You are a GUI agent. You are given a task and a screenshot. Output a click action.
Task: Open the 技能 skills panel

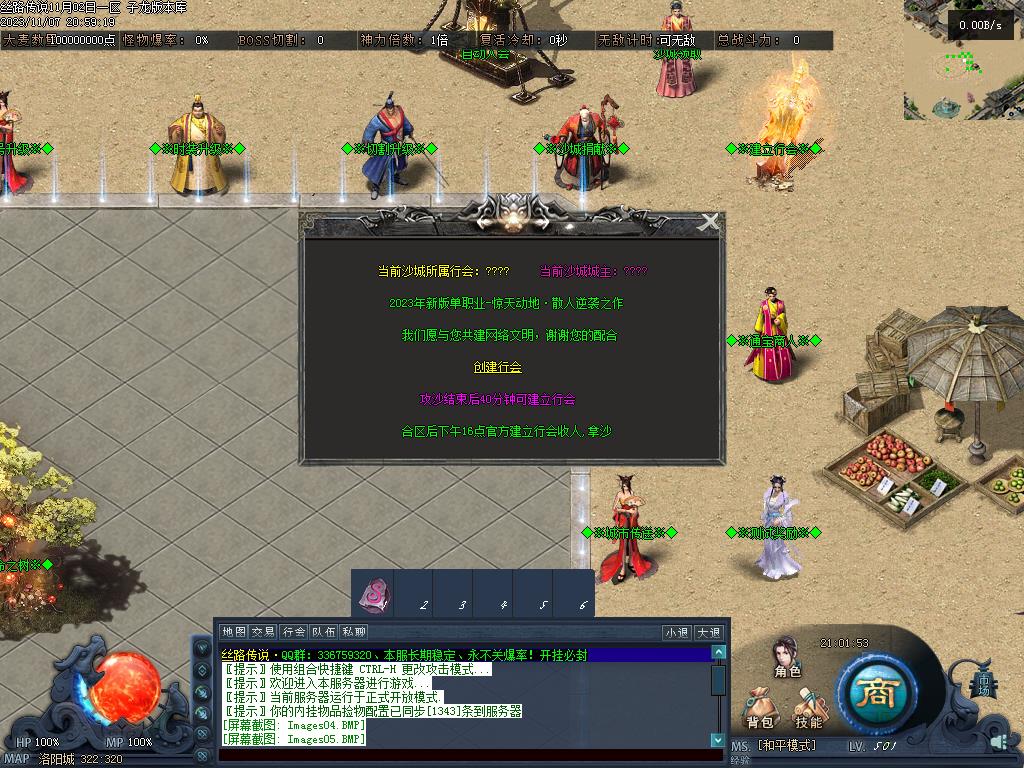[x=809, y=705]
